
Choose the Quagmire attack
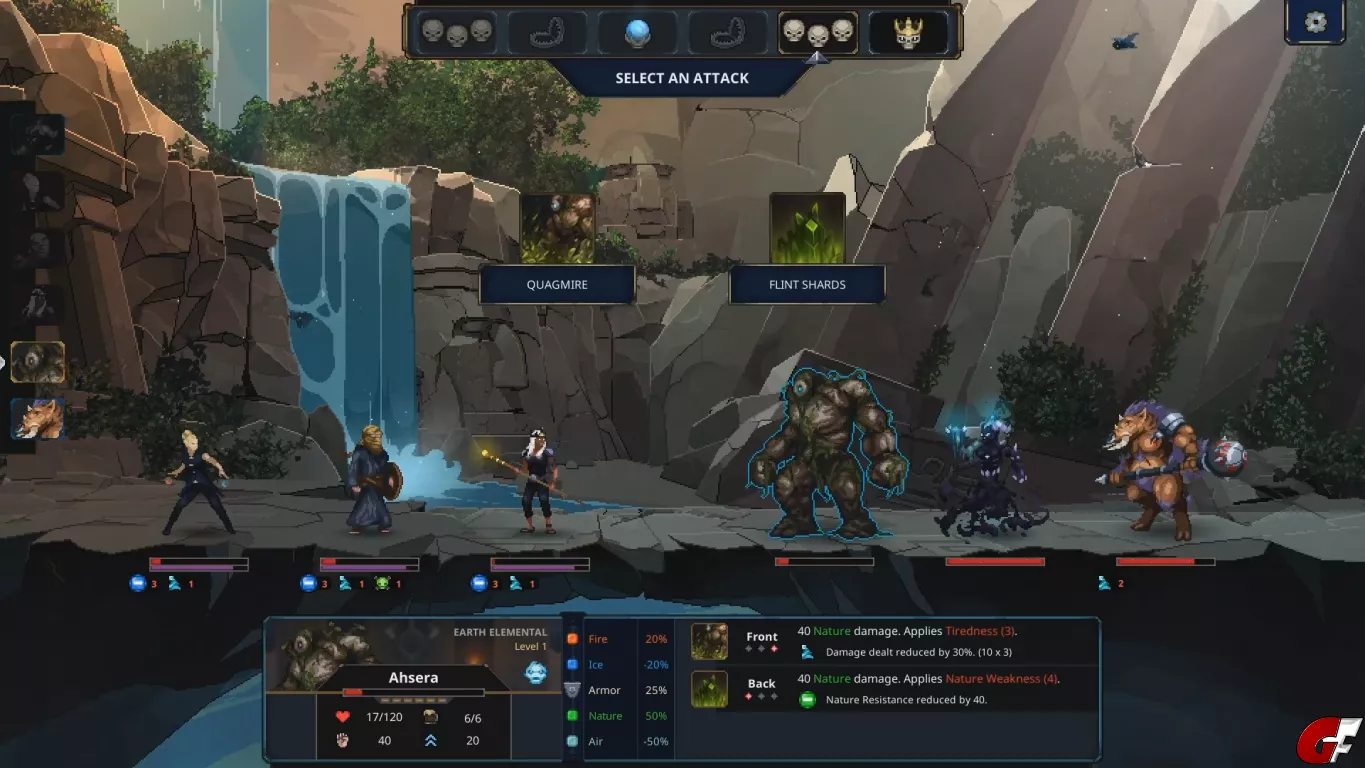pyautogui.click(x=557, y=284)
